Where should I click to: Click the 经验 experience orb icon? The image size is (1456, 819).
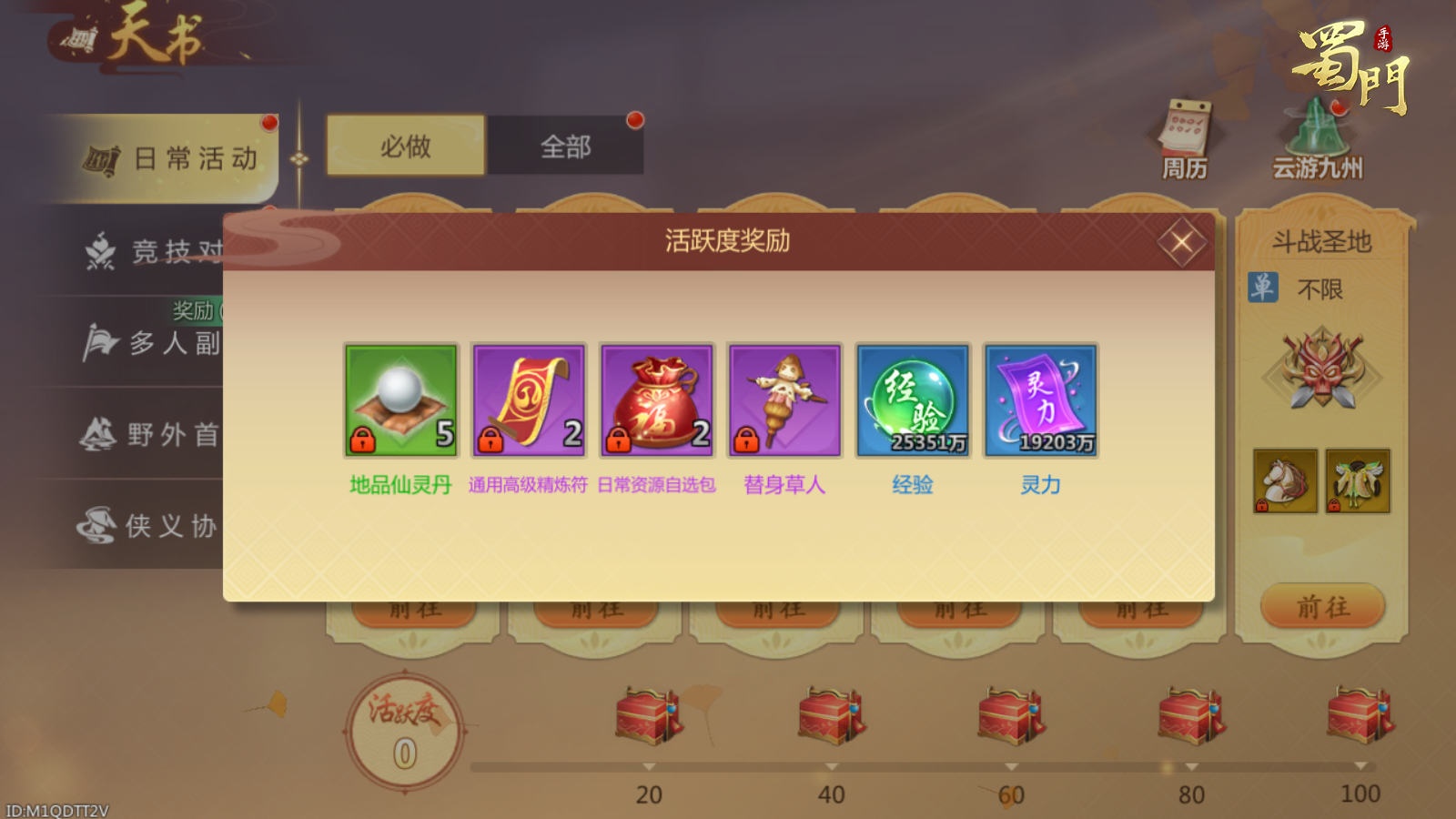point(912,399)
